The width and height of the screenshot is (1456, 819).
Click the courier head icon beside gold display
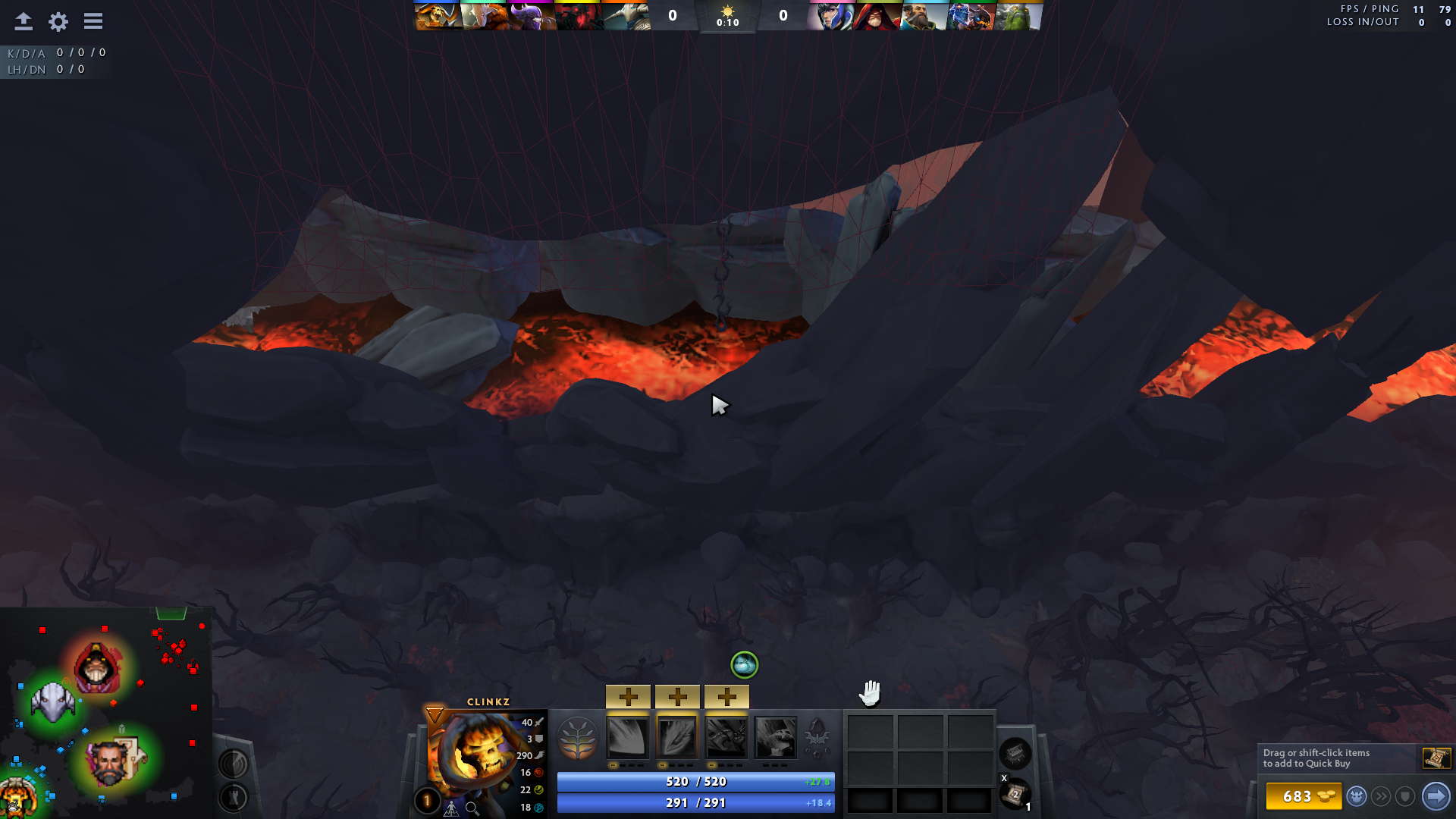tap(1357, 797)
